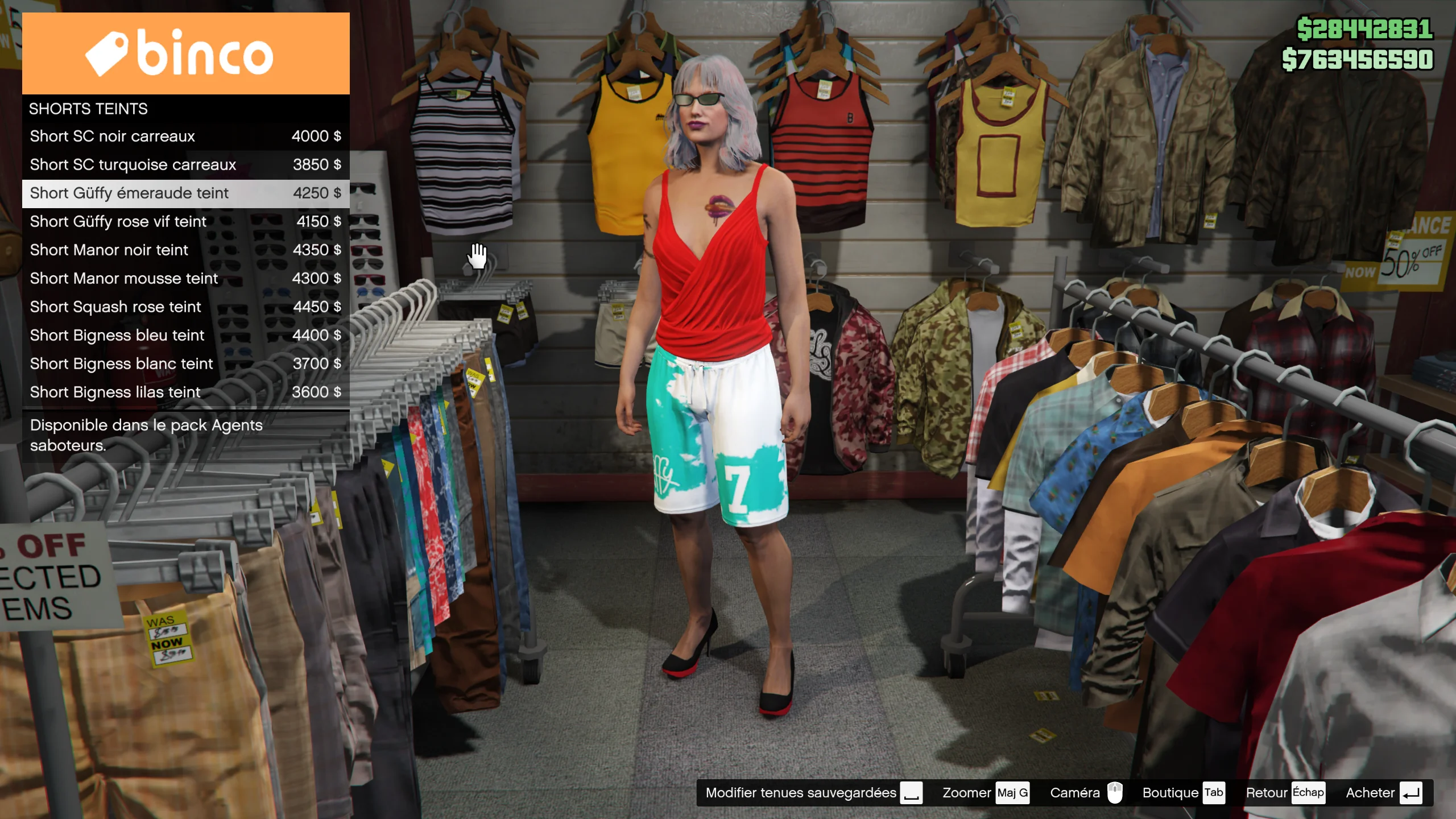Go back with the Retour button

point(1285,793)
